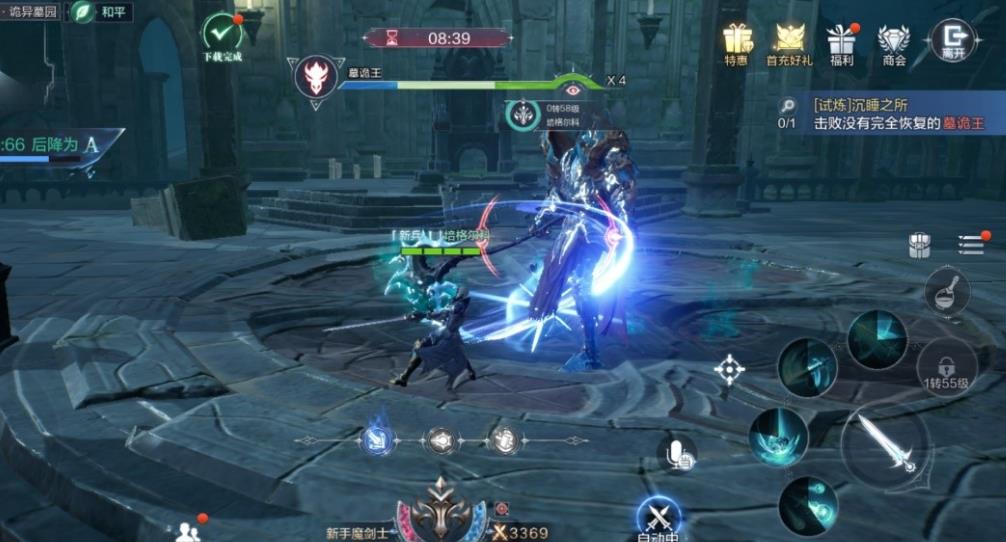Use the potion flask quick slot

[x=945, y=290]
